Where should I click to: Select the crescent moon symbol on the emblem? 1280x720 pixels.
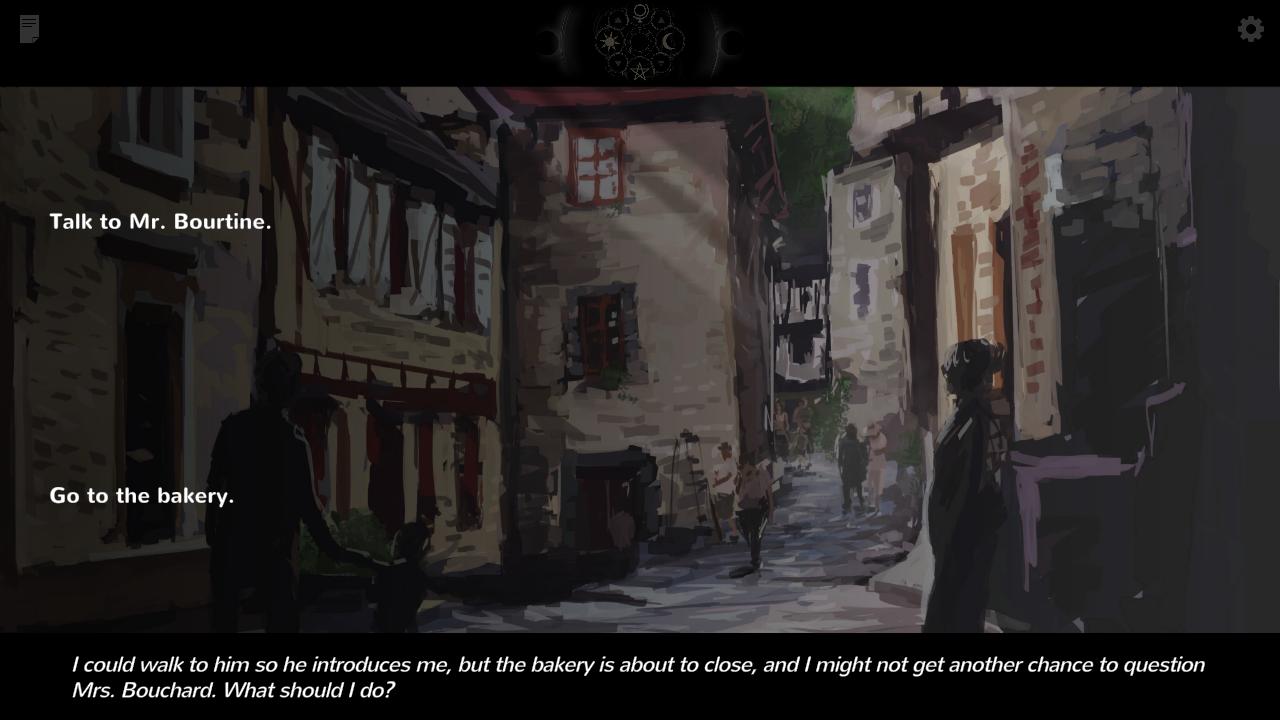tap(669, 39)
